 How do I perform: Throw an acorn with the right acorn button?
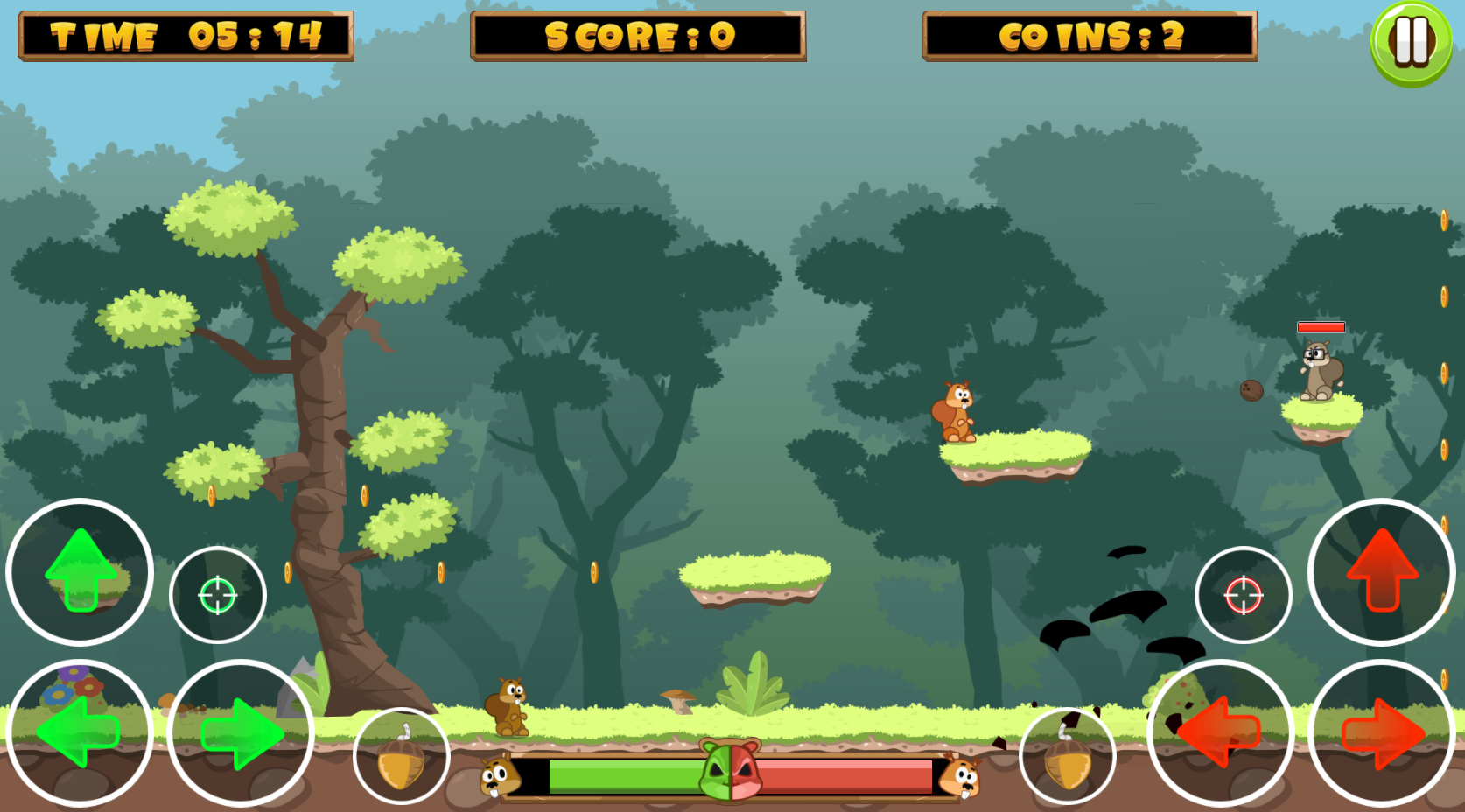[1067, 756]
